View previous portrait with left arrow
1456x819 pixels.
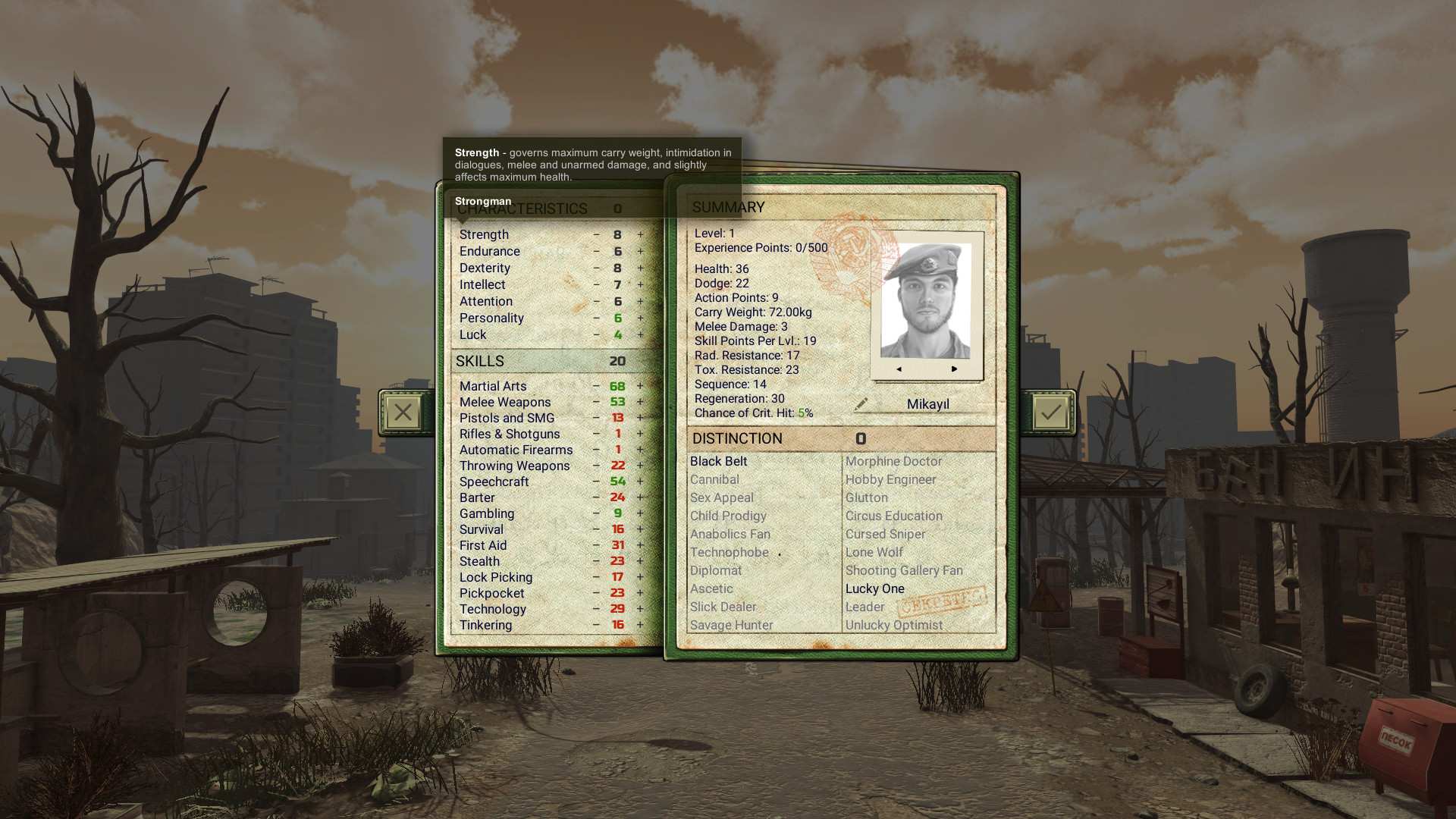point(898,369)
